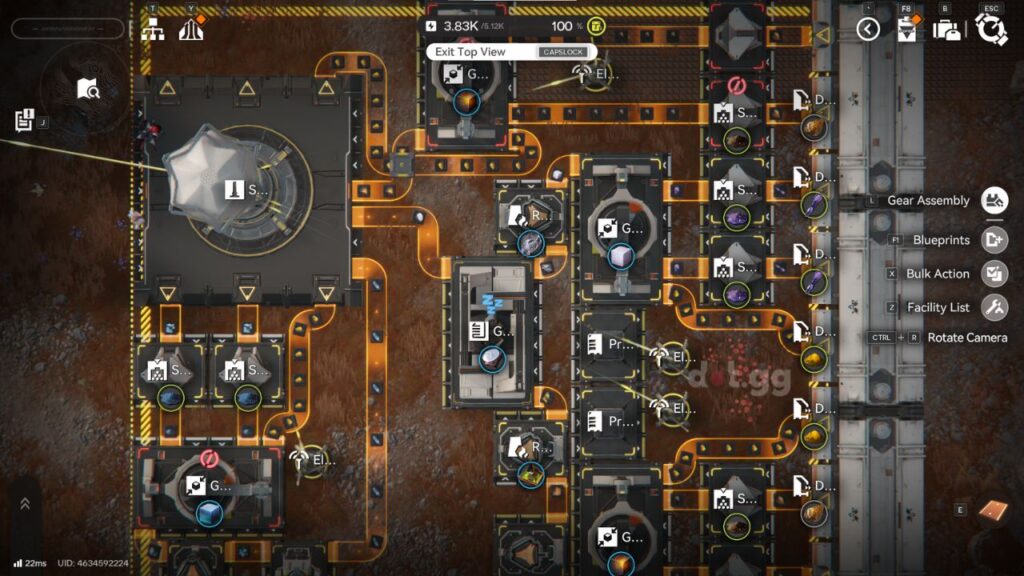1024x576 pixels.
Task: Open the main menu ring icon
Action: (x=991, y=29)
